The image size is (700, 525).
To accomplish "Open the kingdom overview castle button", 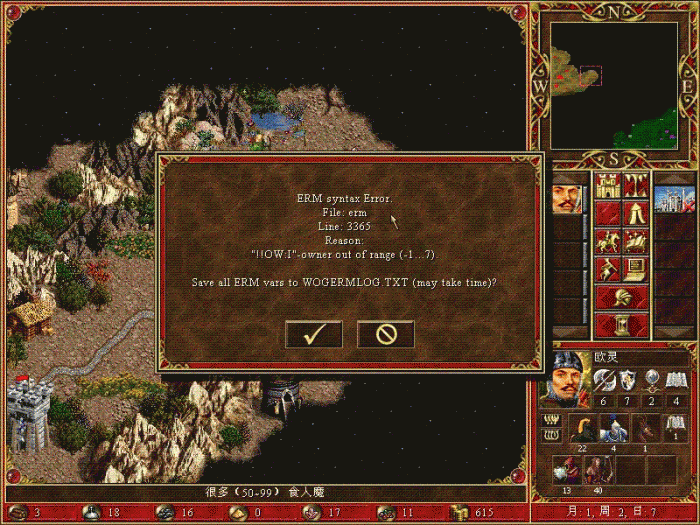I will tap(606, 185).
